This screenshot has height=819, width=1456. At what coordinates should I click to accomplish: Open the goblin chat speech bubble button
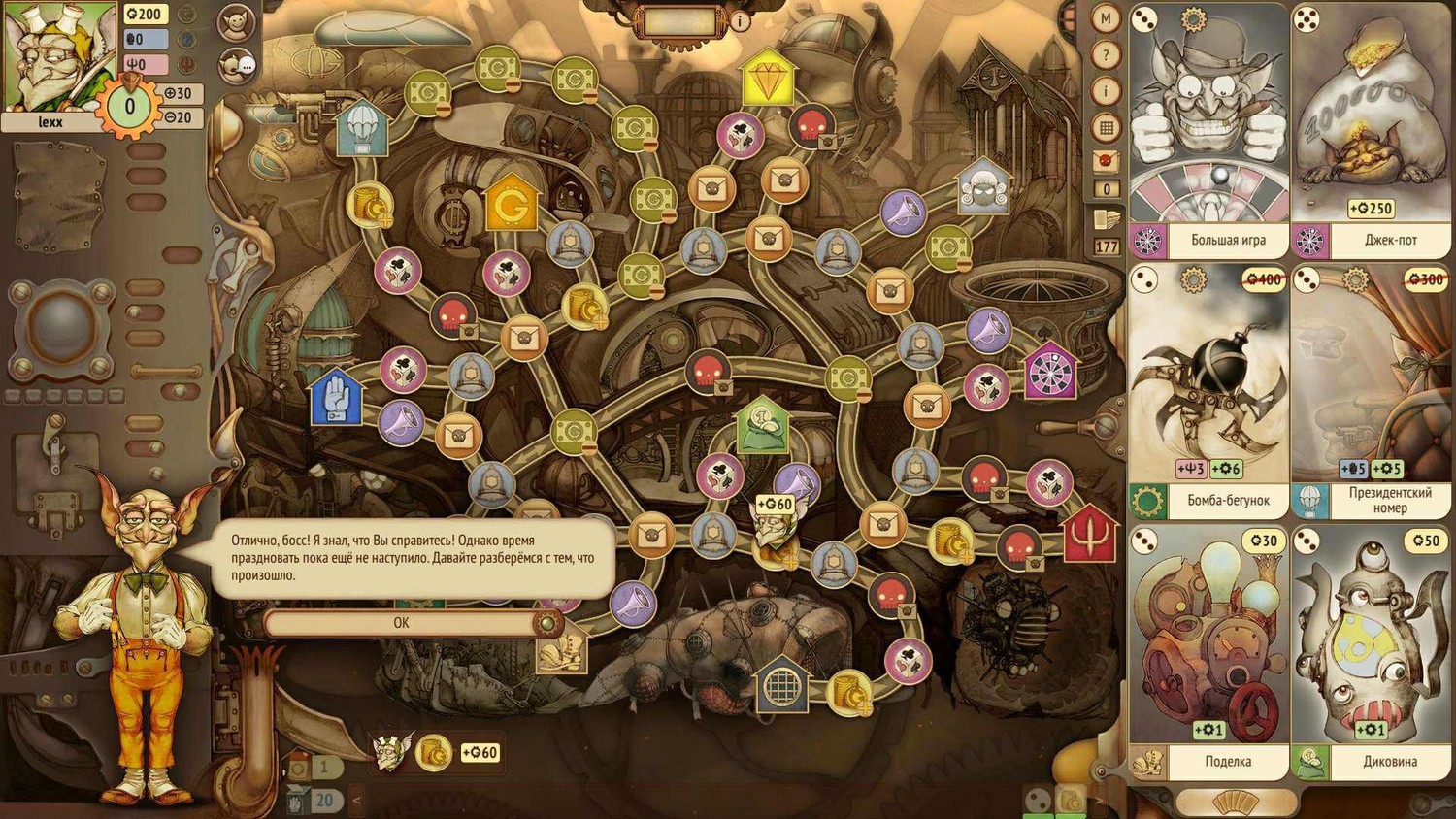pos(236,65)
